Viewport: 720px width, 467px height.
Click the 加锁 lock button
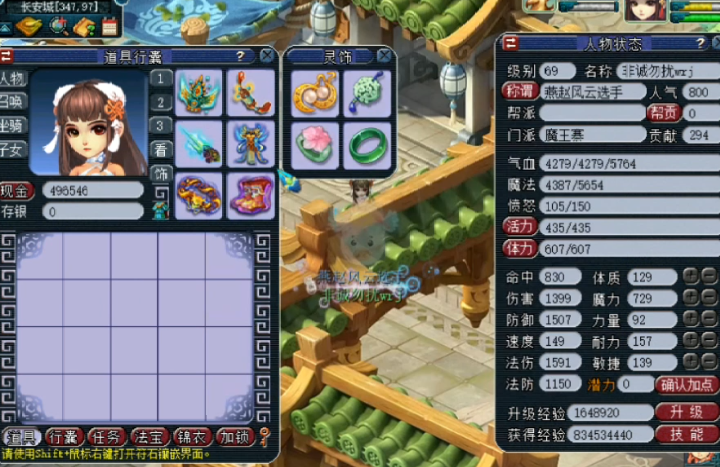click(x=235, y=437)
